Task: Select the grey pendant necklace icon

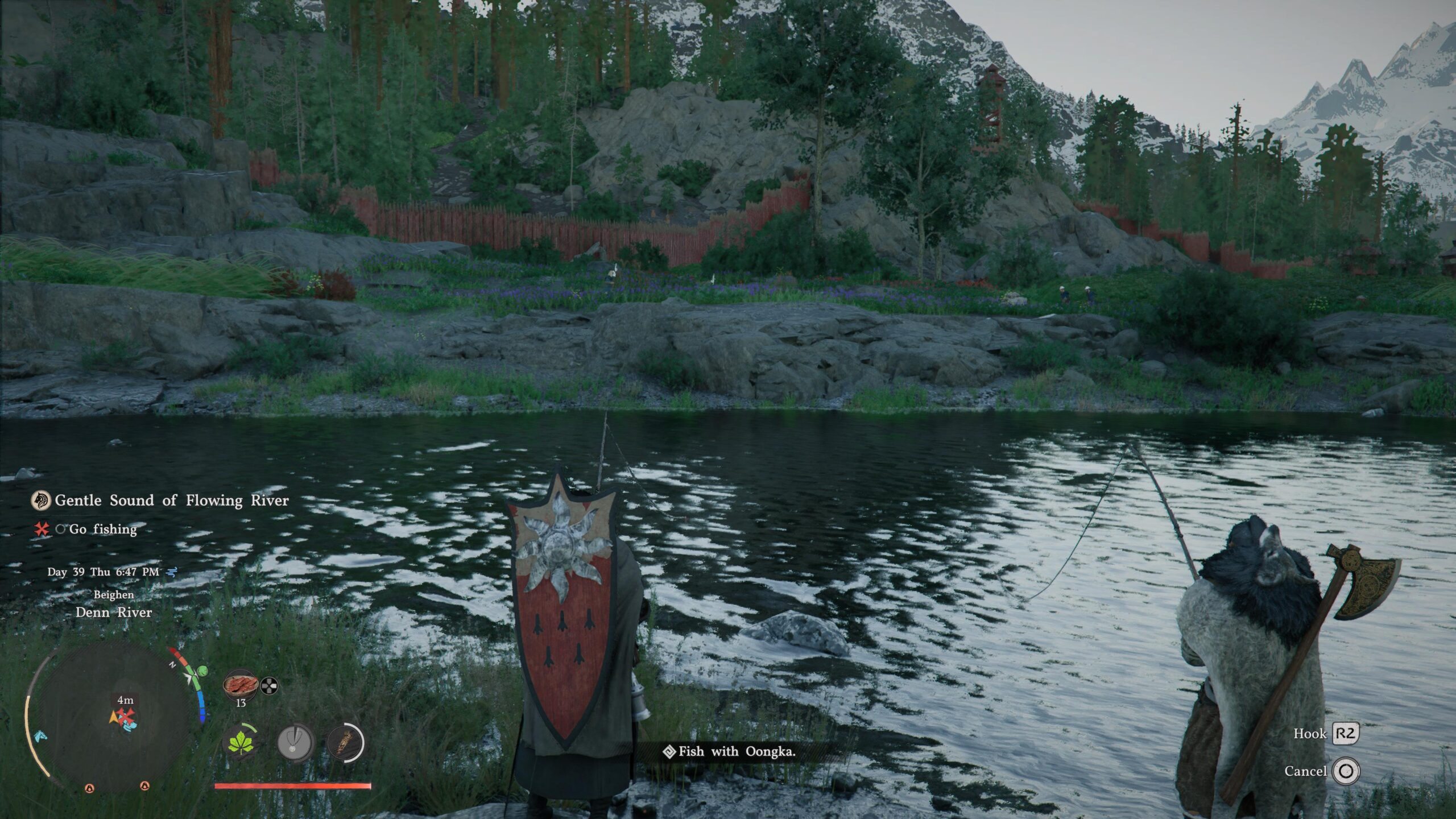Action: (295, 743)
